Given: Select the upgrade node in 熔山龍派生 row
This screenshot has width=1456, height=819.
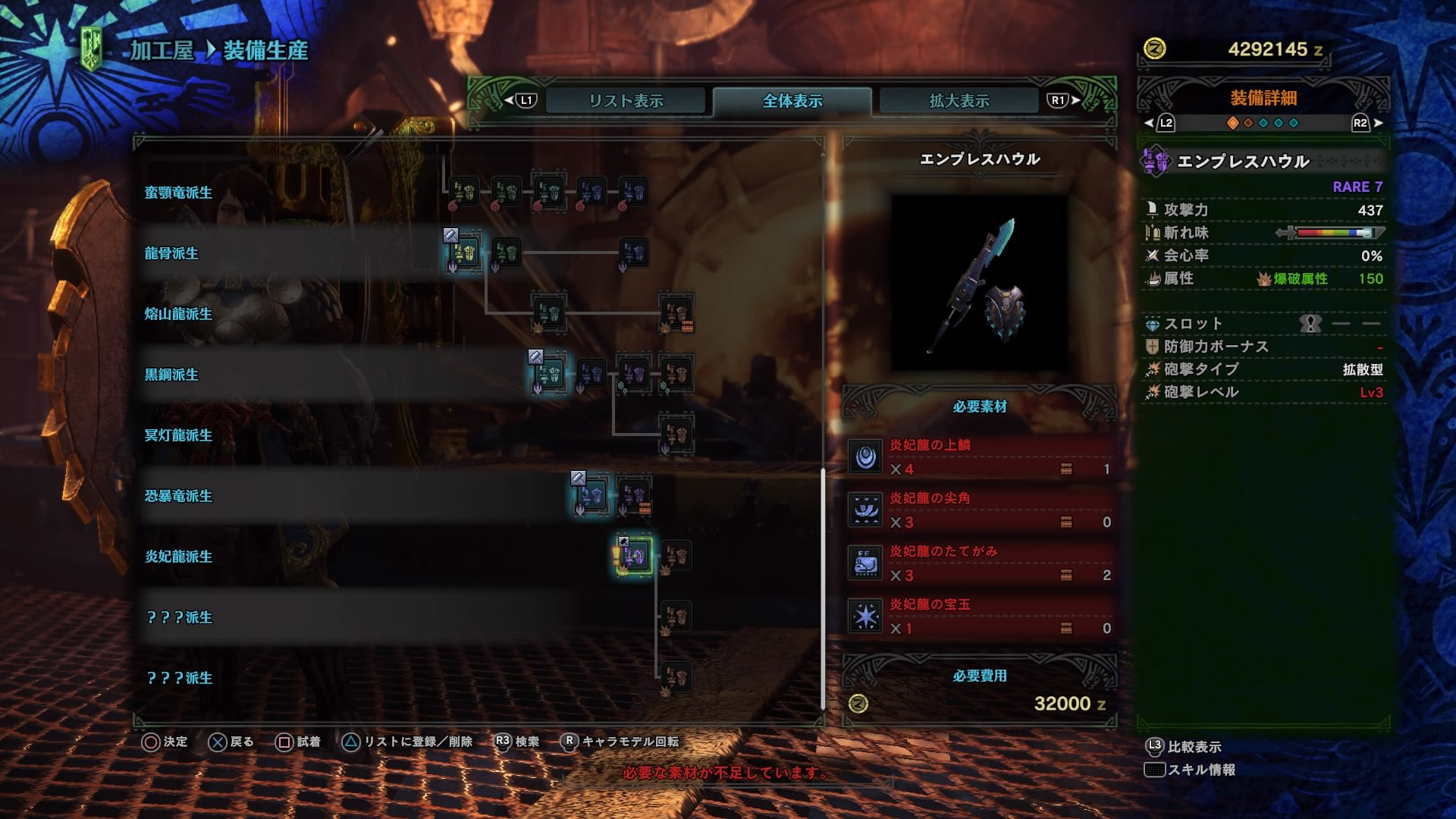Looking at the screenshot, I should coord(549,313).
